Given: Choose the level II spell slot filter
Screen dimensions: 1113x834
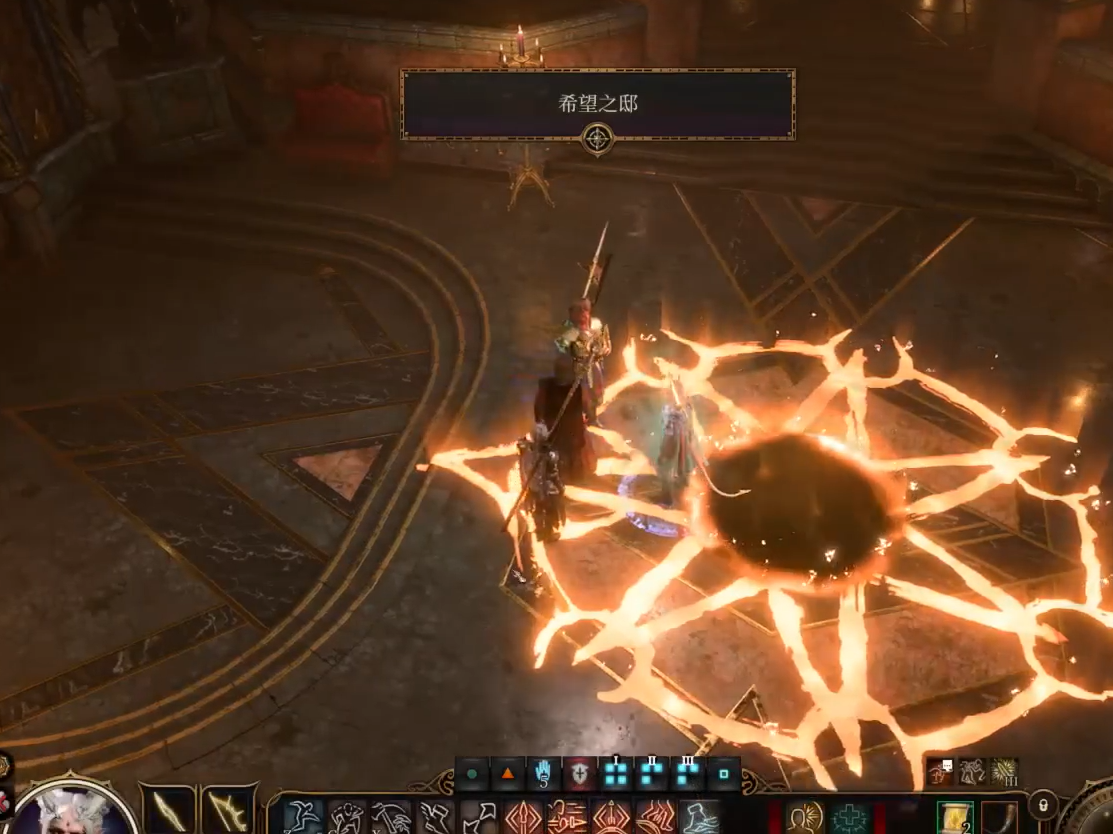Looking at the screenshot, I should [x=652, y=774].
